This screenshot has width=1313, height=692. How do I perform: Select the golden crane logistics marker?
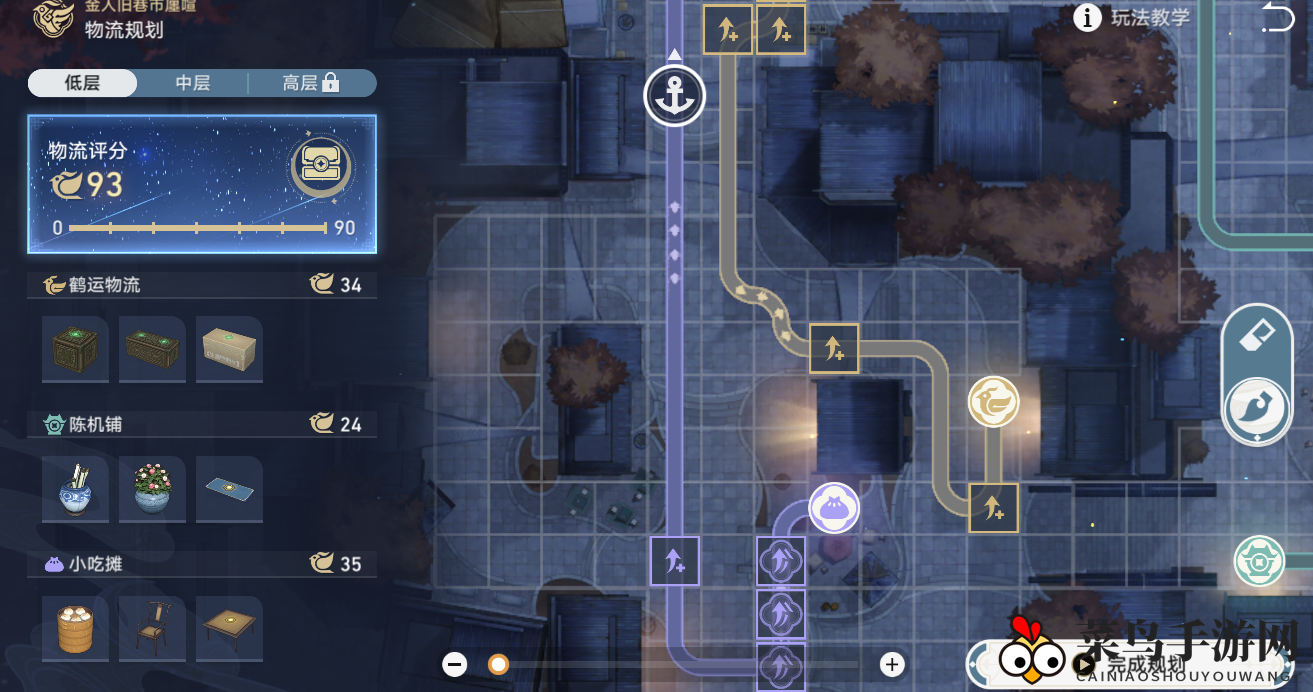point(993,403)
